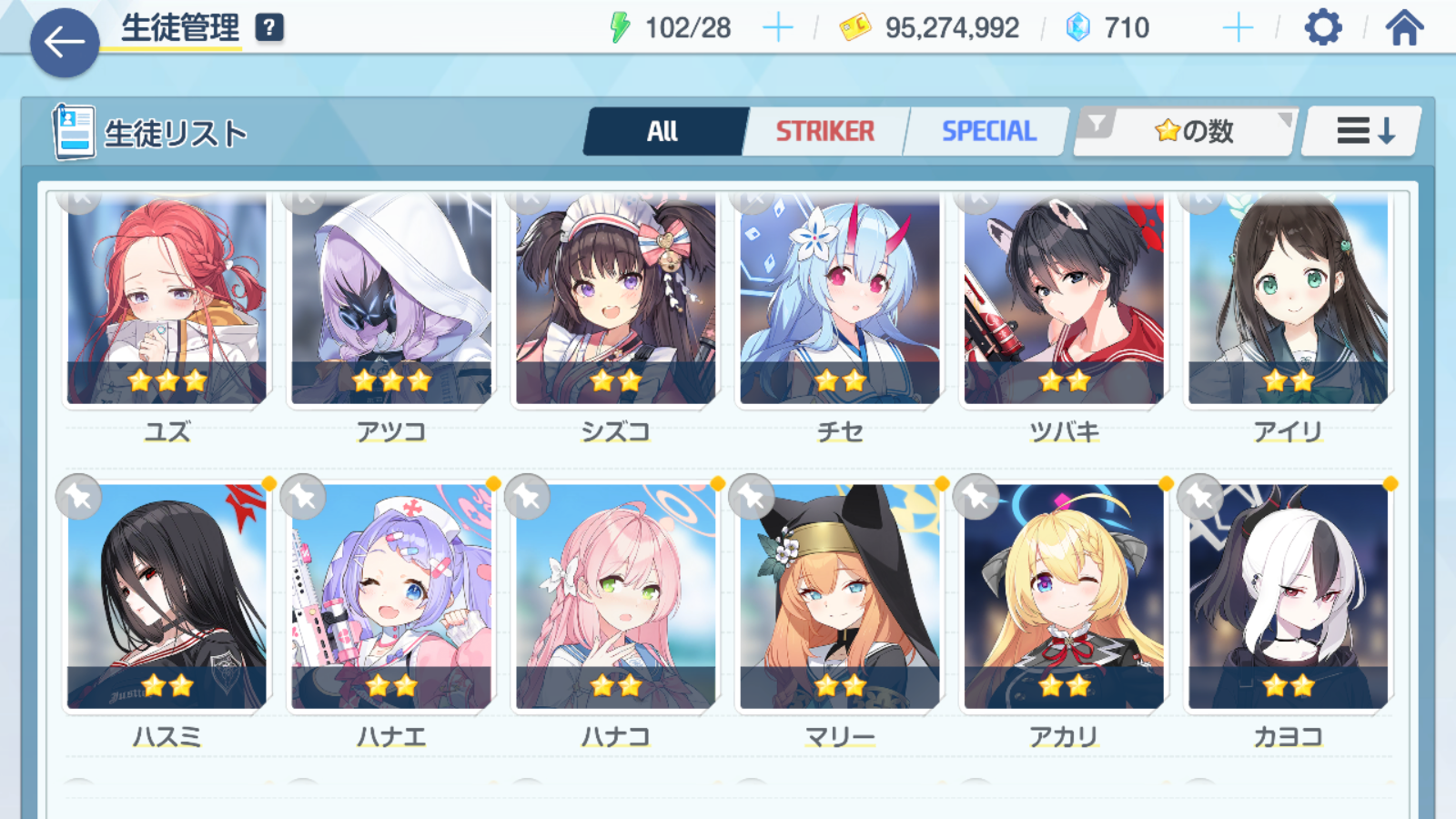Viewport: 1456px width, 819px height.
Task: Switch to the SPECIAL tab
Action: (x=988, y=132)
